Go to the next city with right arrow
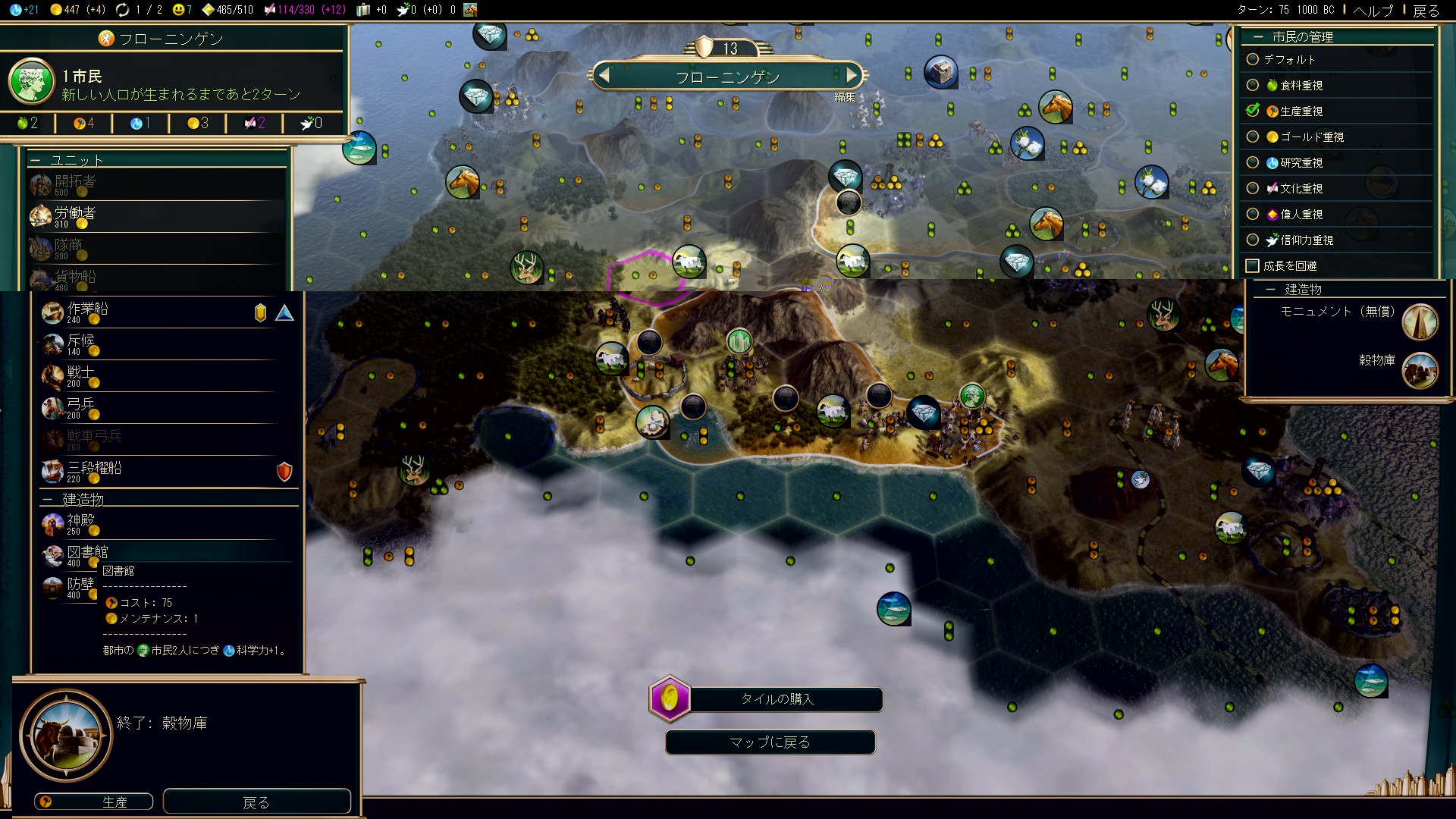 point(852,76)
